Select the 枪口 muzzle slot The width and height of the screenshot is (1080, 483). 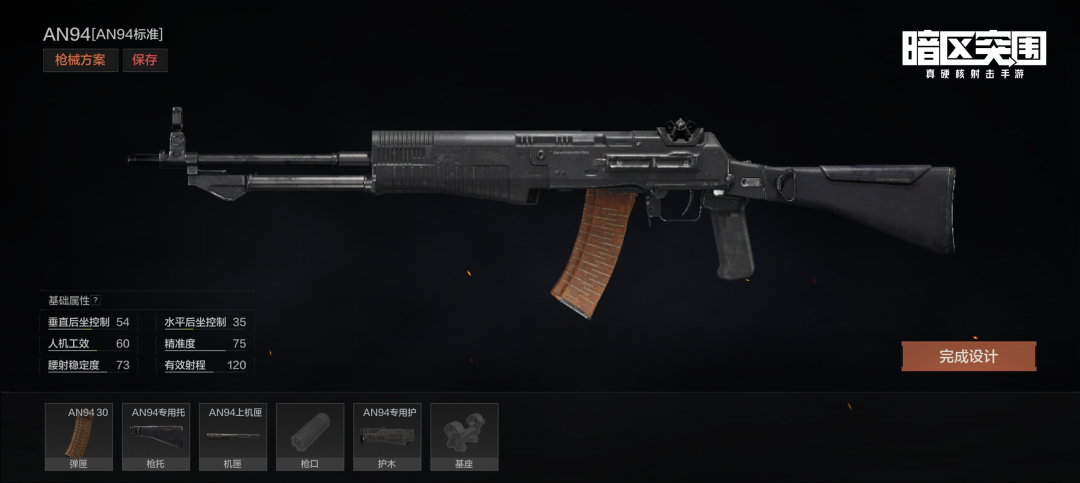[310, 437]
